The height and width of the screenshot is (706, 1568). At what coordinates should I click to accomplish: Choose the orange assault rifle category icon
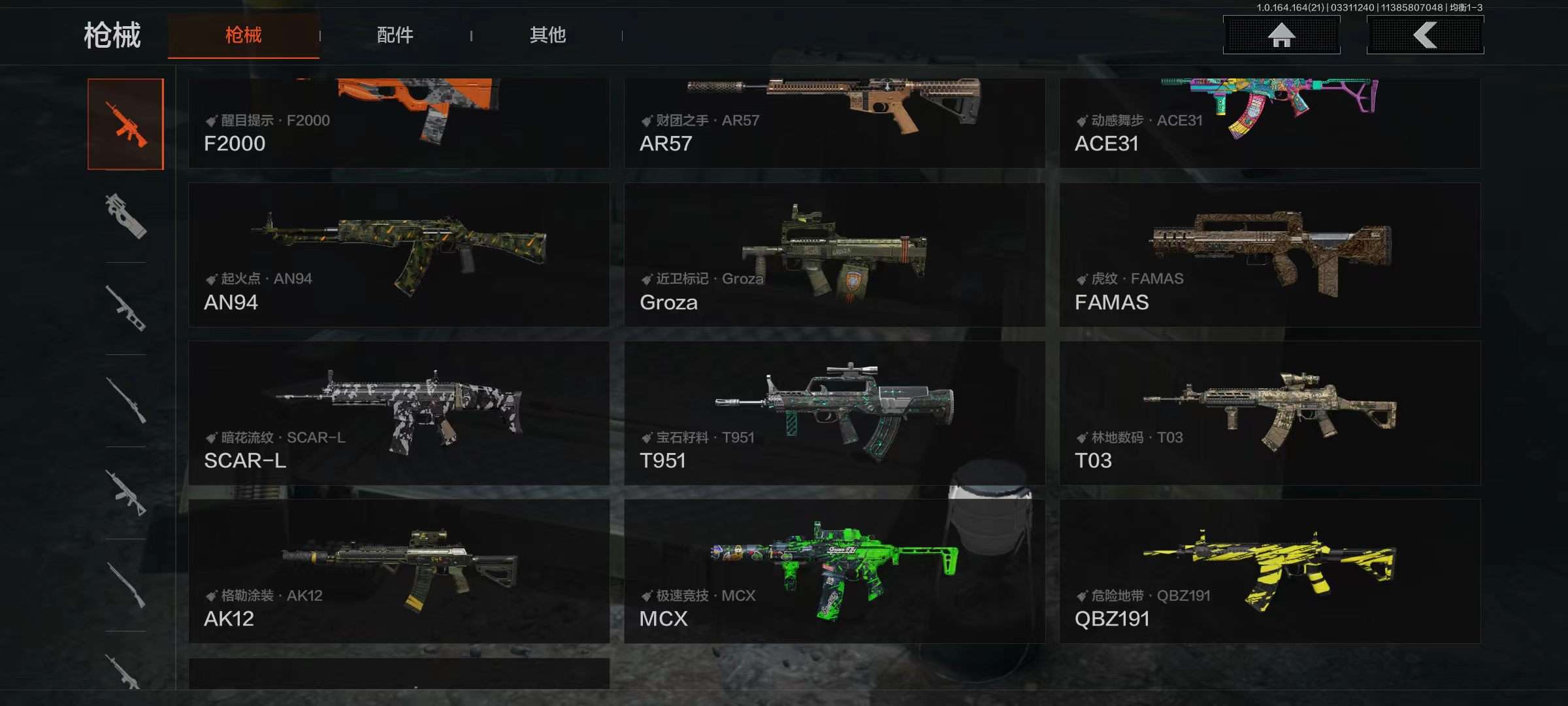(125, 124)
